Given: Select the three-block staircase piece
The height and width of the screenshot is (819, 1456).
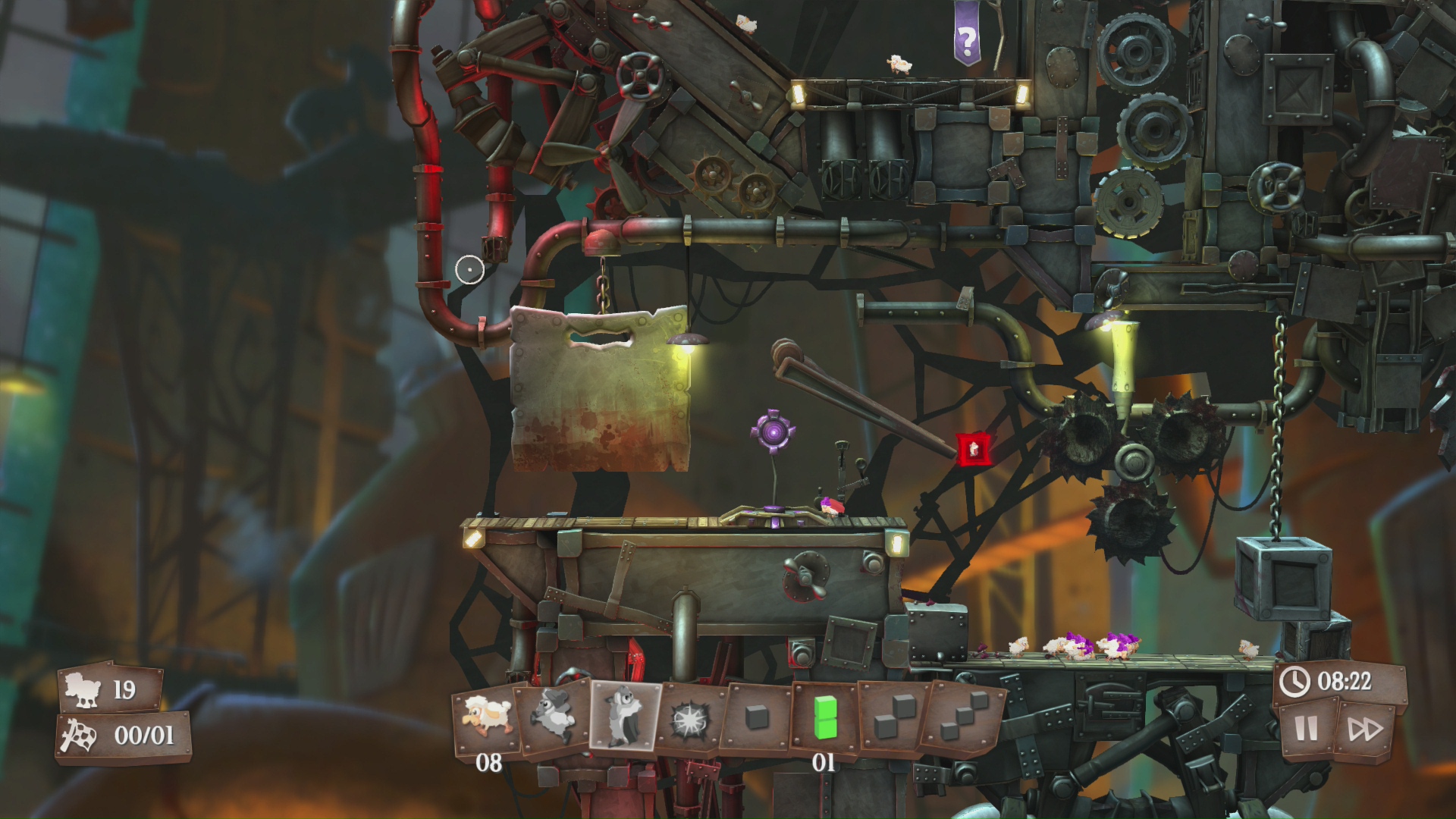Looking at the screenshot, I should (x=962, y=719).
